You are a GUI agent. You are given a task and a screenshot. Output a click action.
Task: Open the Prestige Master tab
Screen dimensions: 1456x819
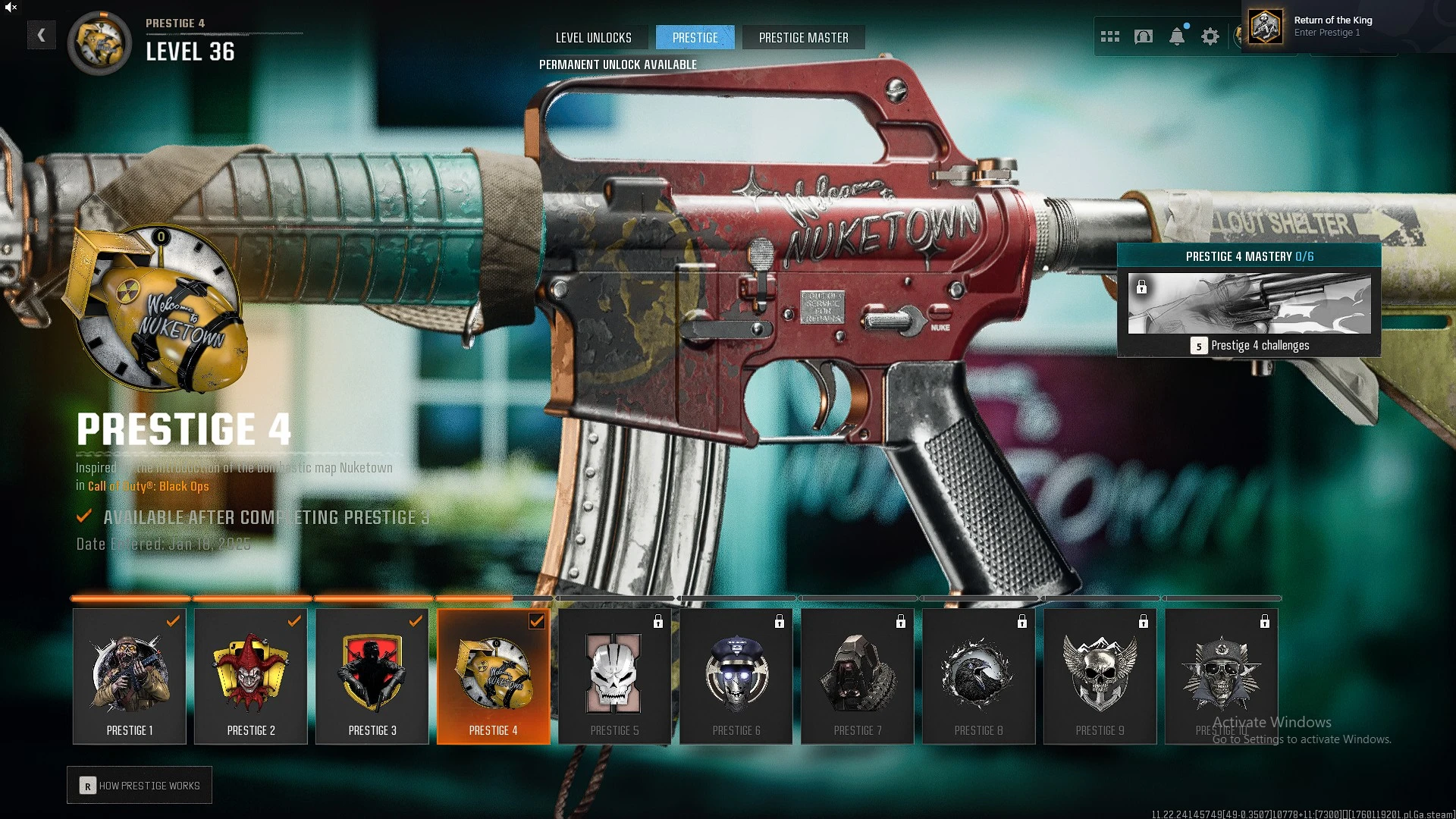803,37
